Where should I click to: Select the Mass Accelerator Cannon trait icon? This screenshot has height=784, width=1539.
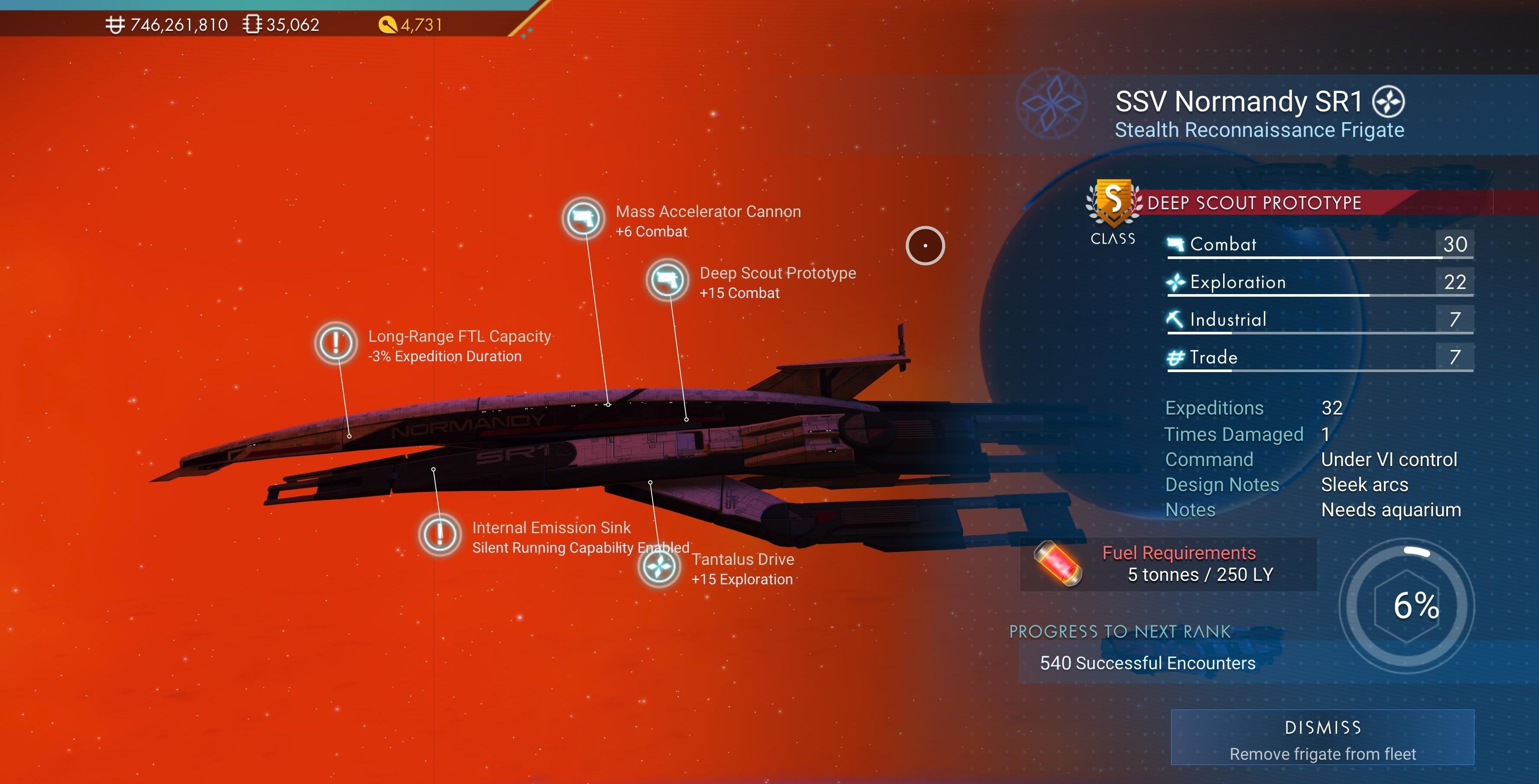coord(583,219)
